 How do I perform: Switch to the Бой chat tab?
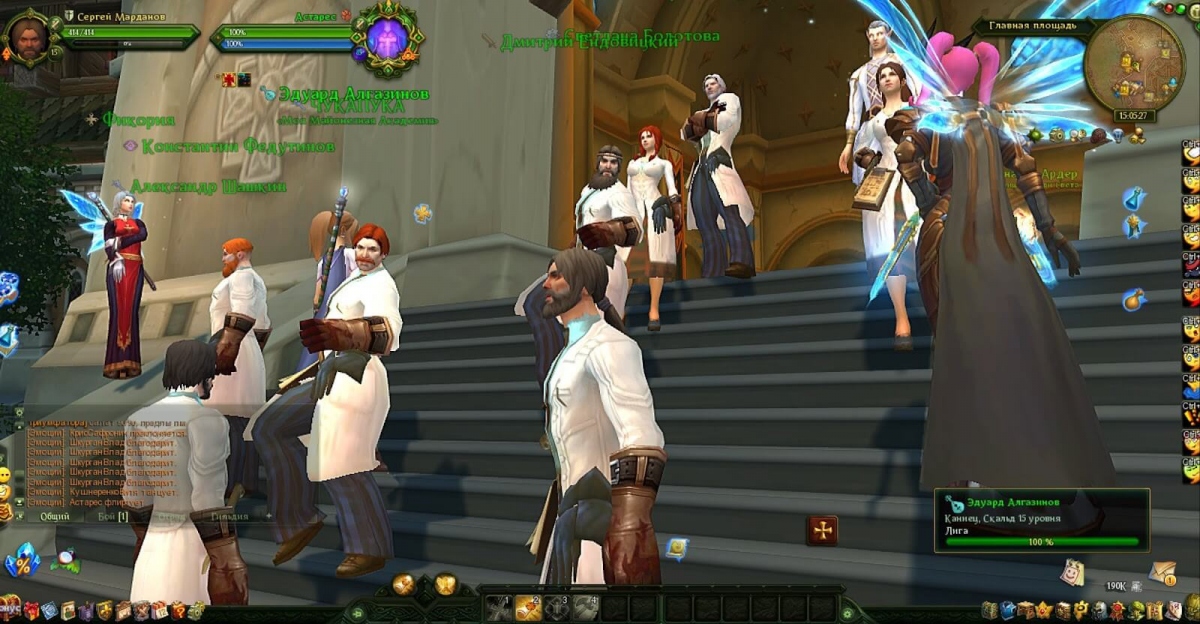tap(112, 516)
